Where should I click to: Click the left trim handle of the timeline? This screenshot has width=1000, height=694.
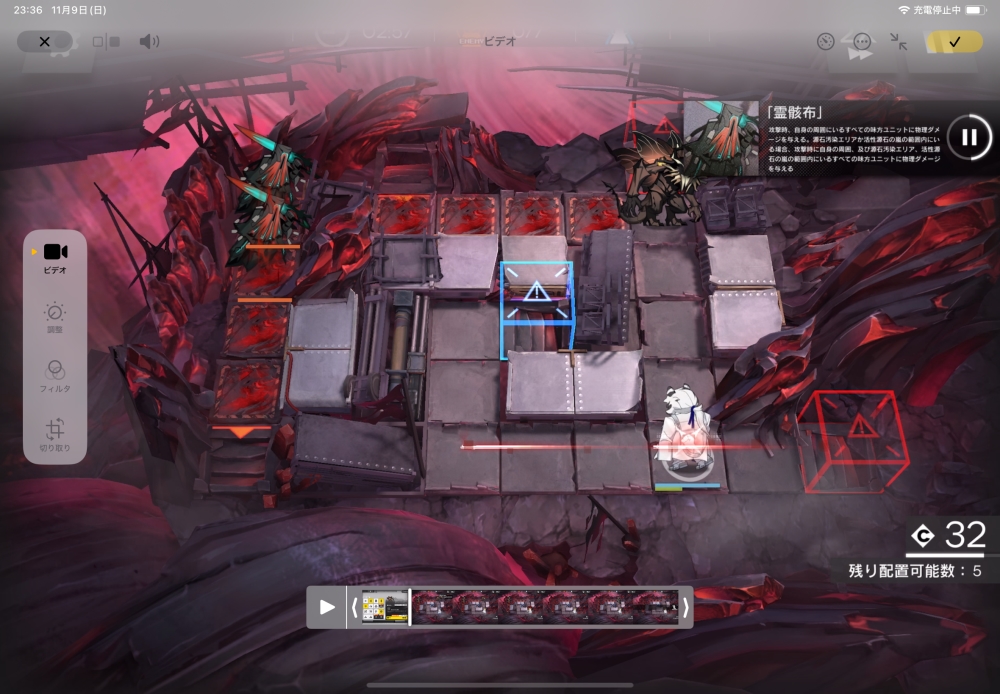click(353, 607)
